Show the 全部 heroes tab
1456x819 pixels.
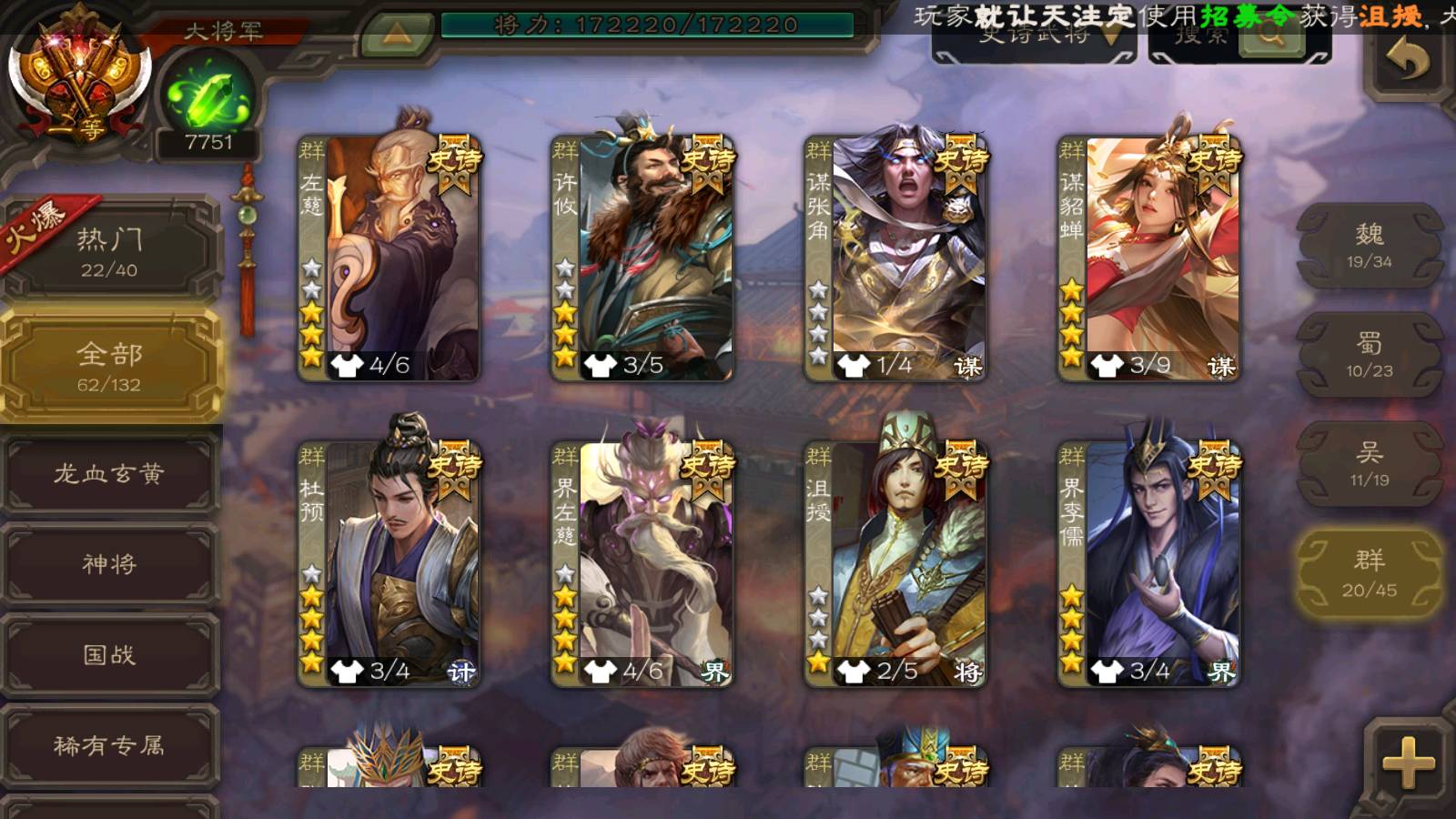point(109,366)
